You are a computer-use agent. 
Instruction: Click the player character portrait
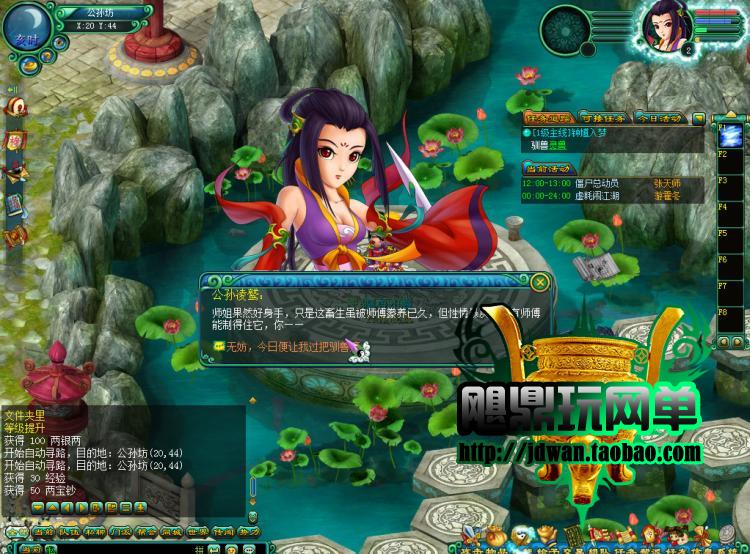[x=661, y=28]
